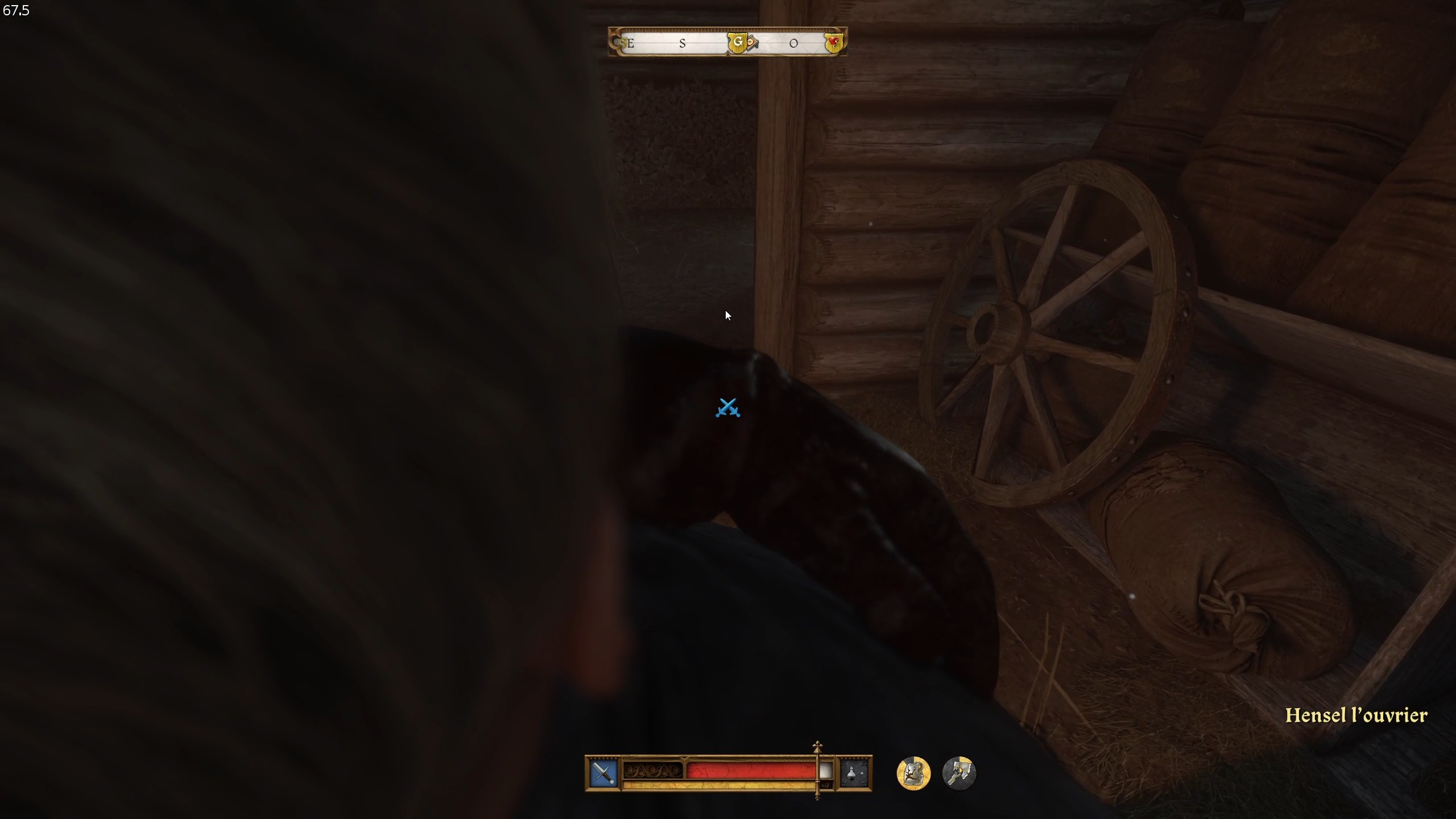Screen dimensions: 1456x819
Task: Click the Hensel l'ouvrier name label
Action: 1356,715
